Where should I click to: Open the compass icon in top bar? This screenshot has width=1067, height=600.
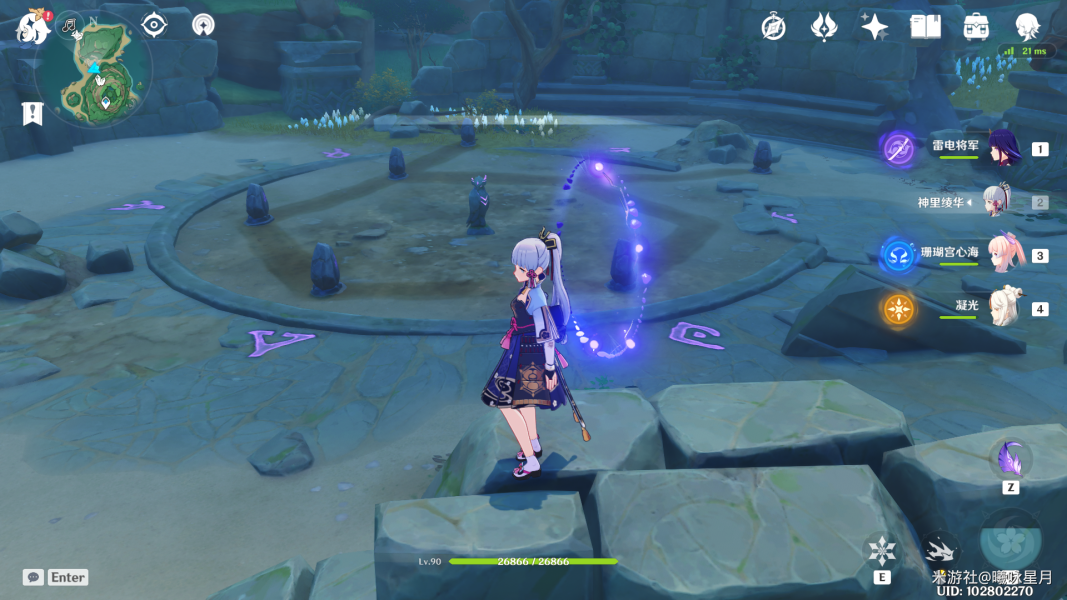773,27
